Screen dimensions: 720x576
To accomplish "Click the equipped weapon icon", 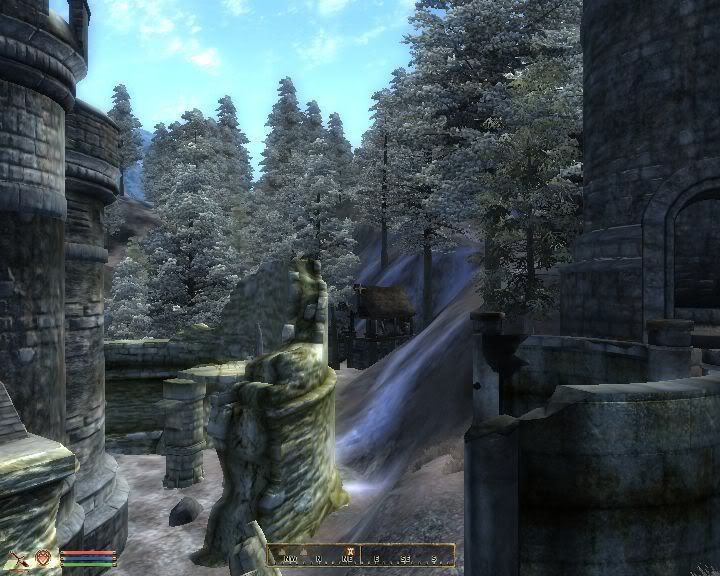I will tap(17, 557).
